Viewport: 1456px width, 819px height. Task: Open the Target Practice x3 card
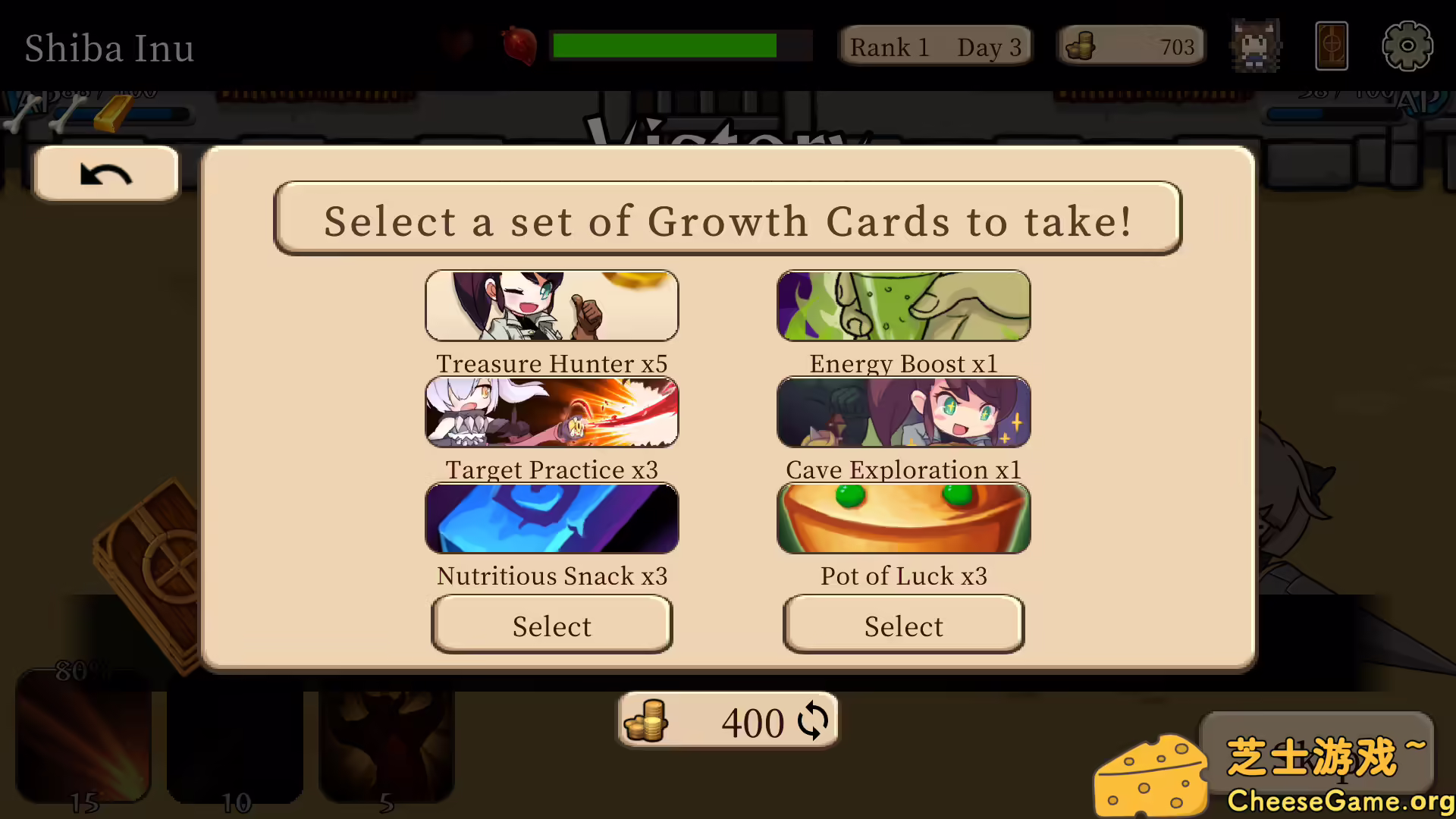[552, 412]
